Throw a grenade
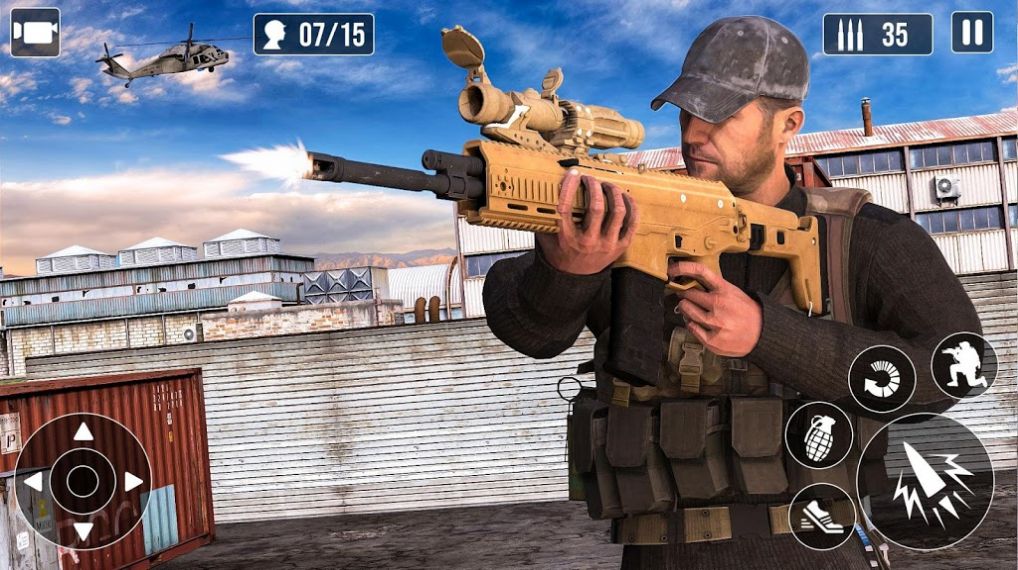The height and width of the screenshot is (570, 1018). pyautogui.click(x=819, y=436)
